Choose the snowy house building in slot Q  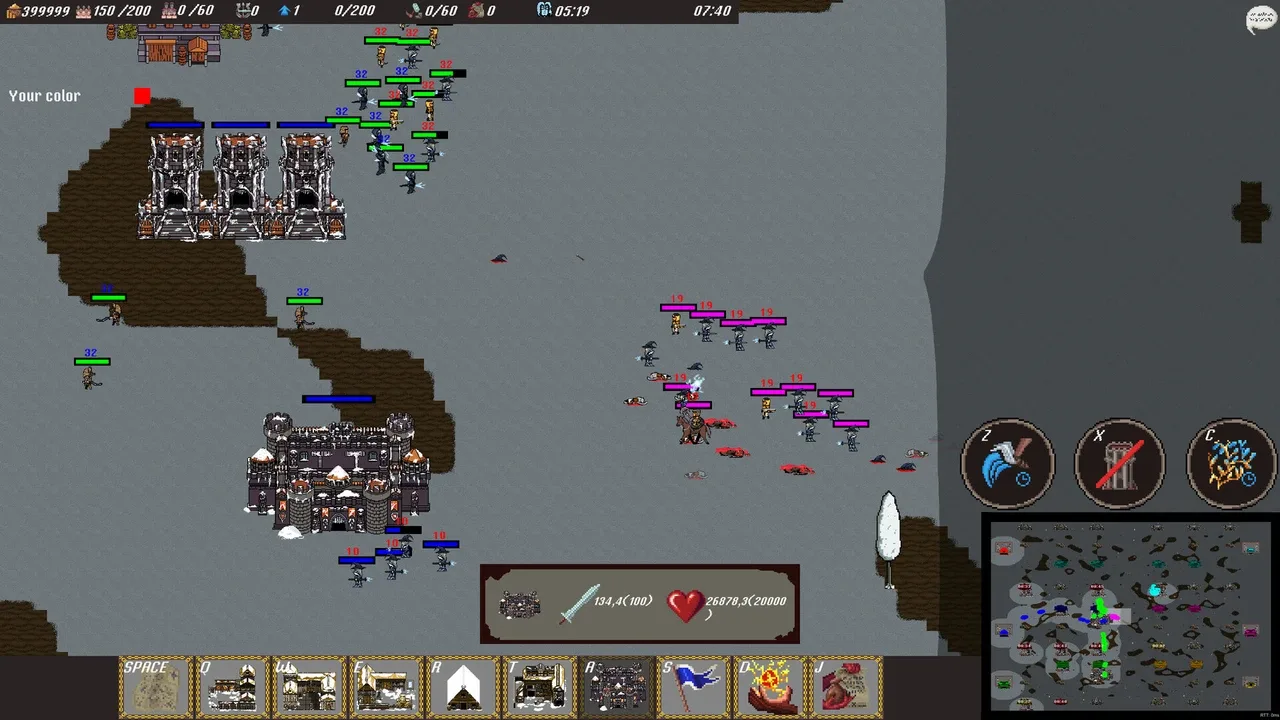tap(232, 687)
